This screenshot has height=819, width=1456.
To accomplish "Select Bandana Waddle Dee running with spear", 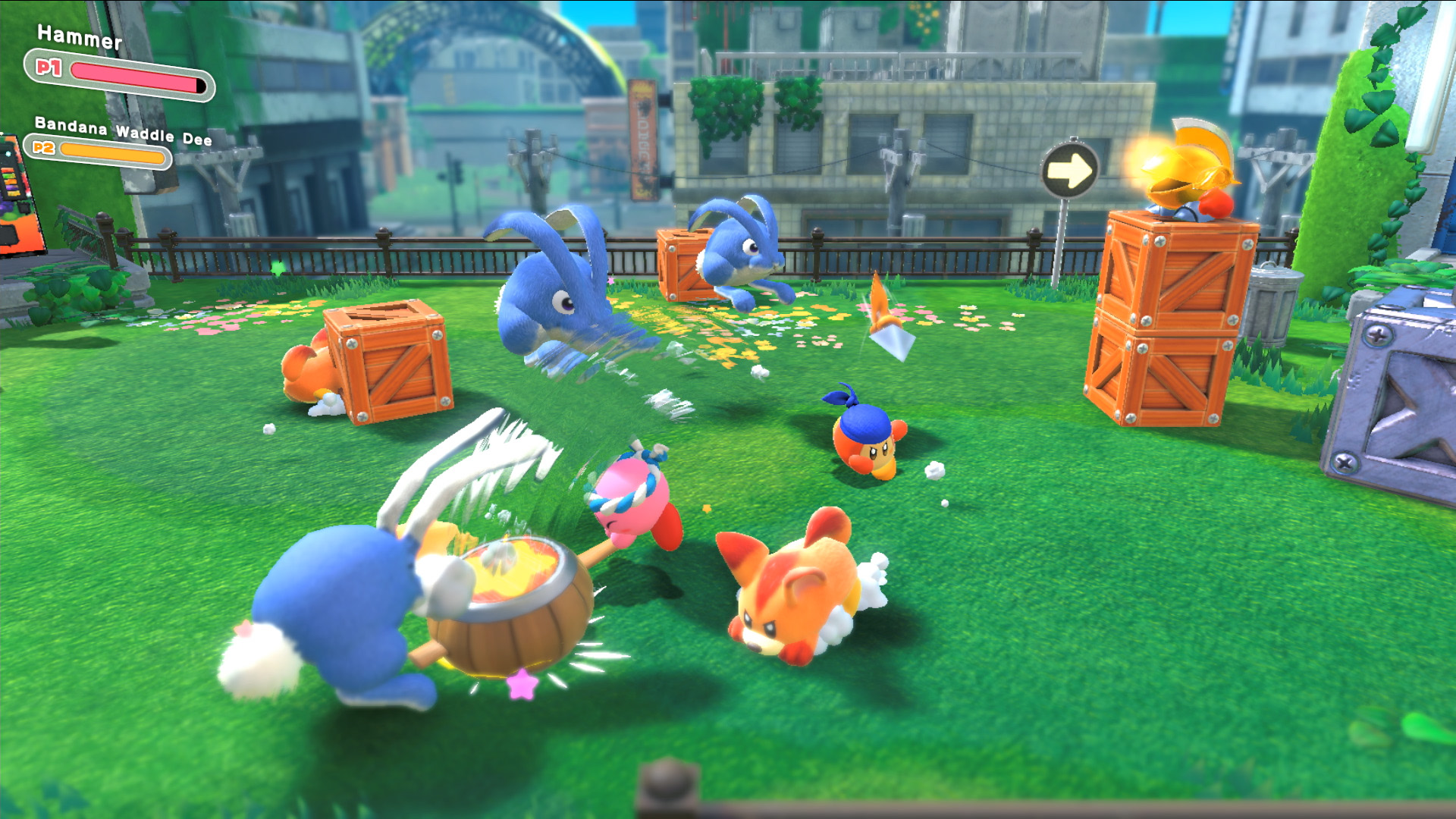I will click(x=864, y=444).
